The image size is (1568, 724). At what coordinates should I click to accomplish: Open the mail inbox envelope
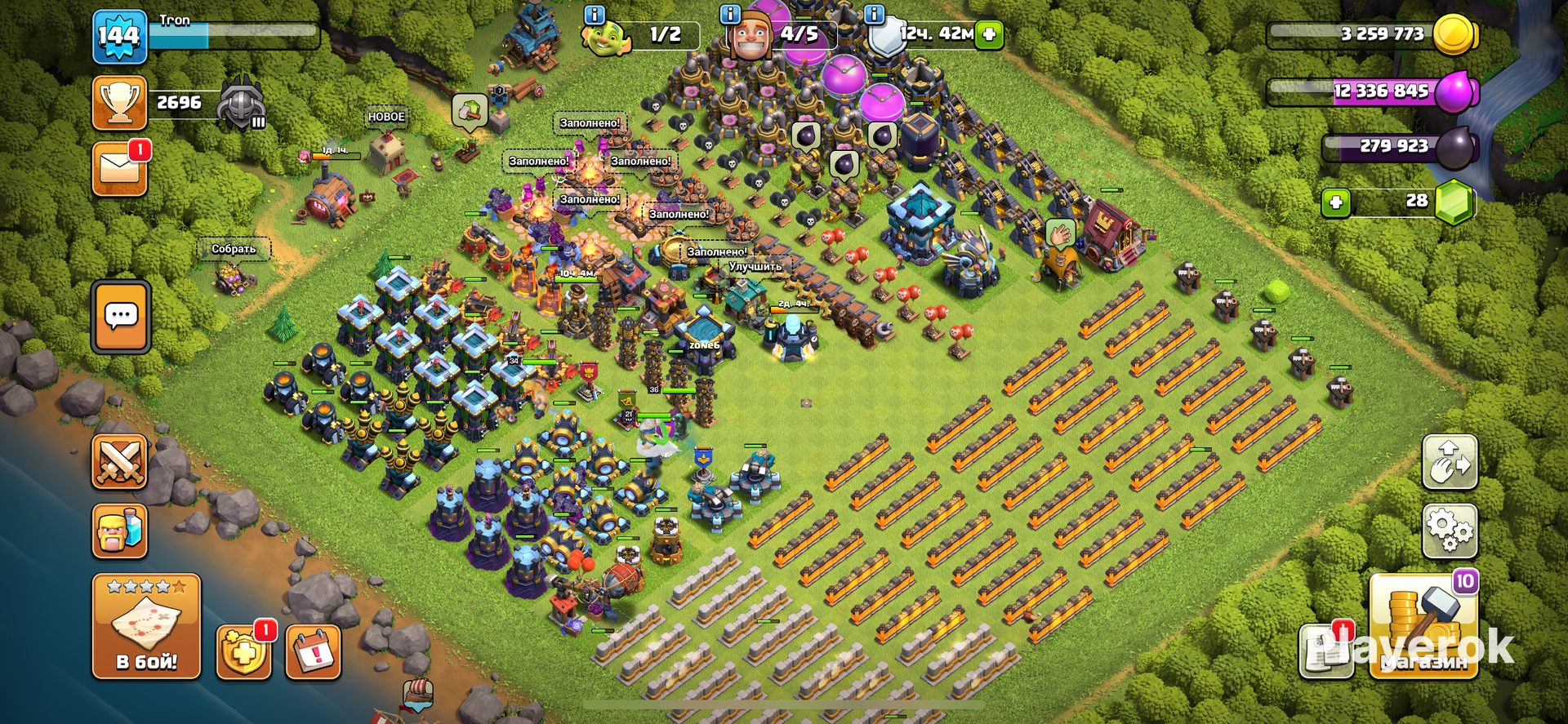pyautogui.click(x=119, y=169)
